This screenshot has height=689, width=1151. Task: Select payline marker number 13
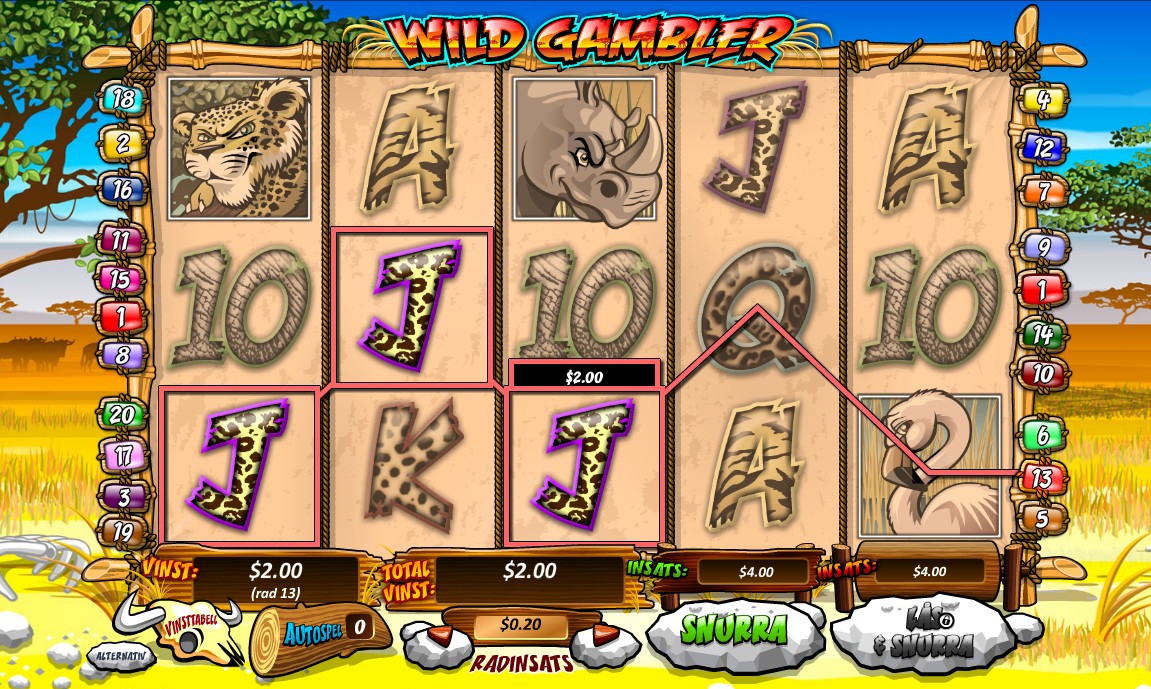coord(1042,478)
